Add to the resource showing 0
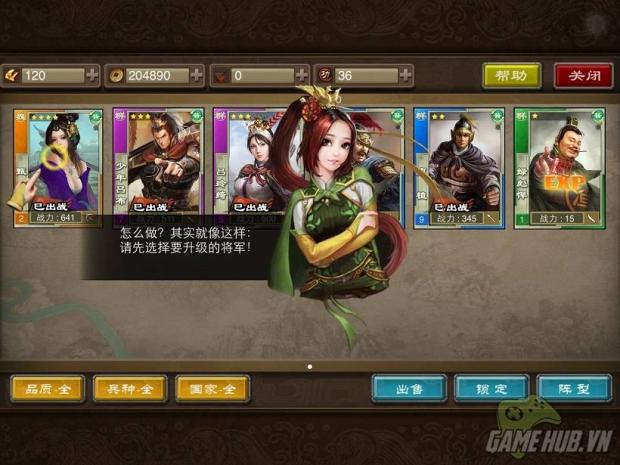The image size is (620, 465). pos(301,75)
